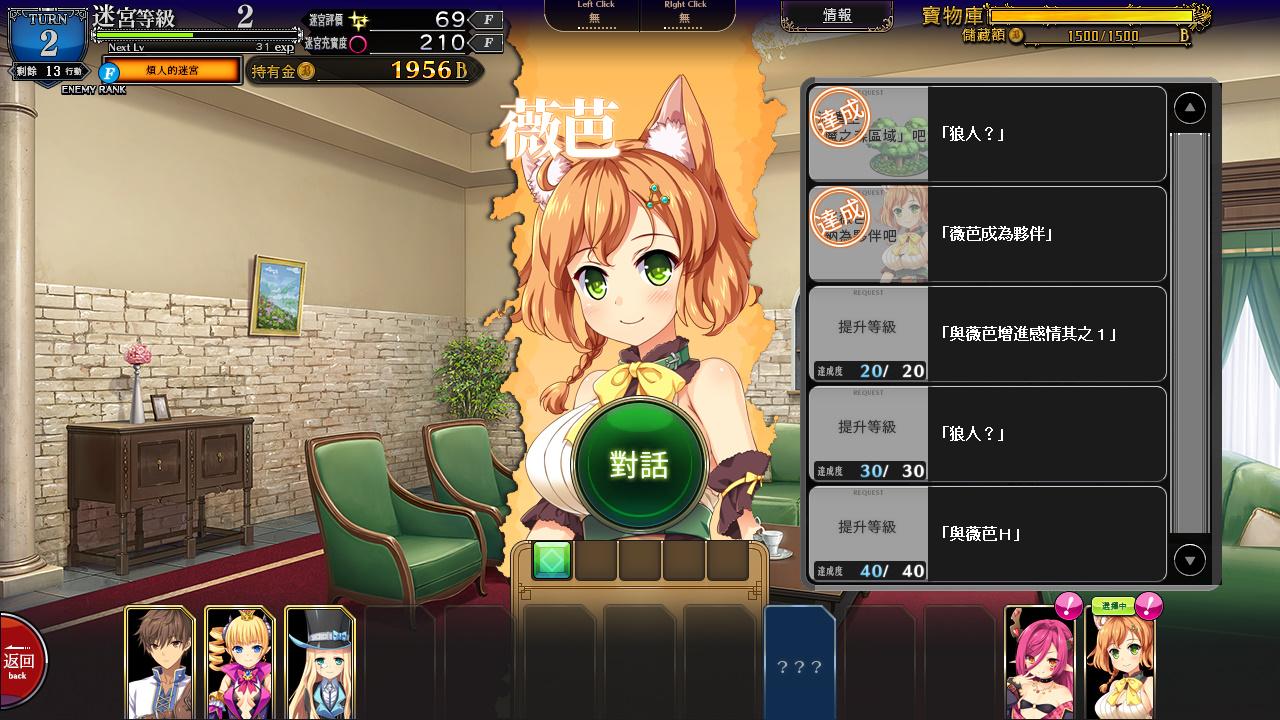
Task: Select the 薇芭成為夥伴 request row
Action: point(987,234)
